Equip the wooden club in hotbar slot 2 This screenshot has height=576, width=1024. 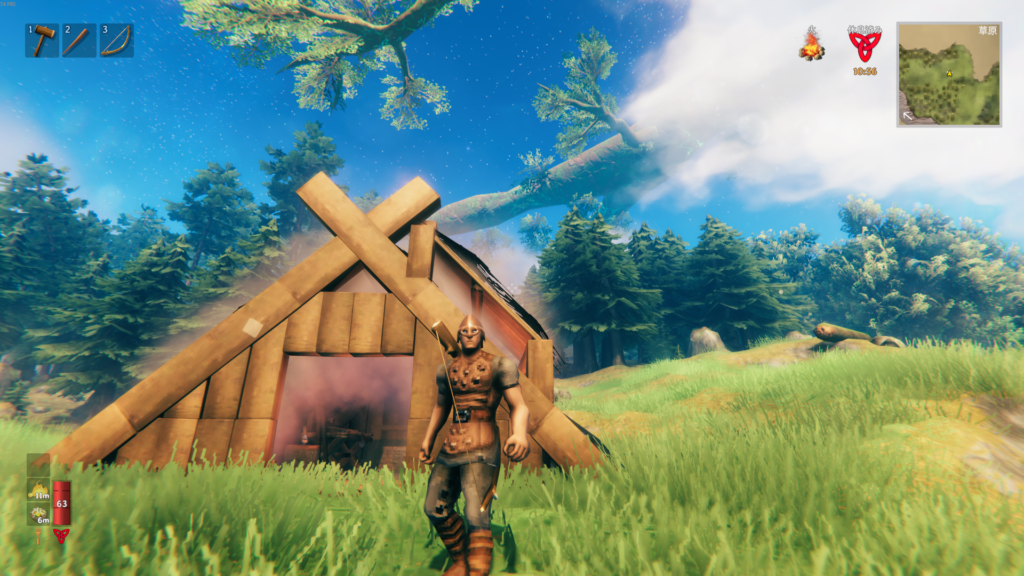pos(79,41)
